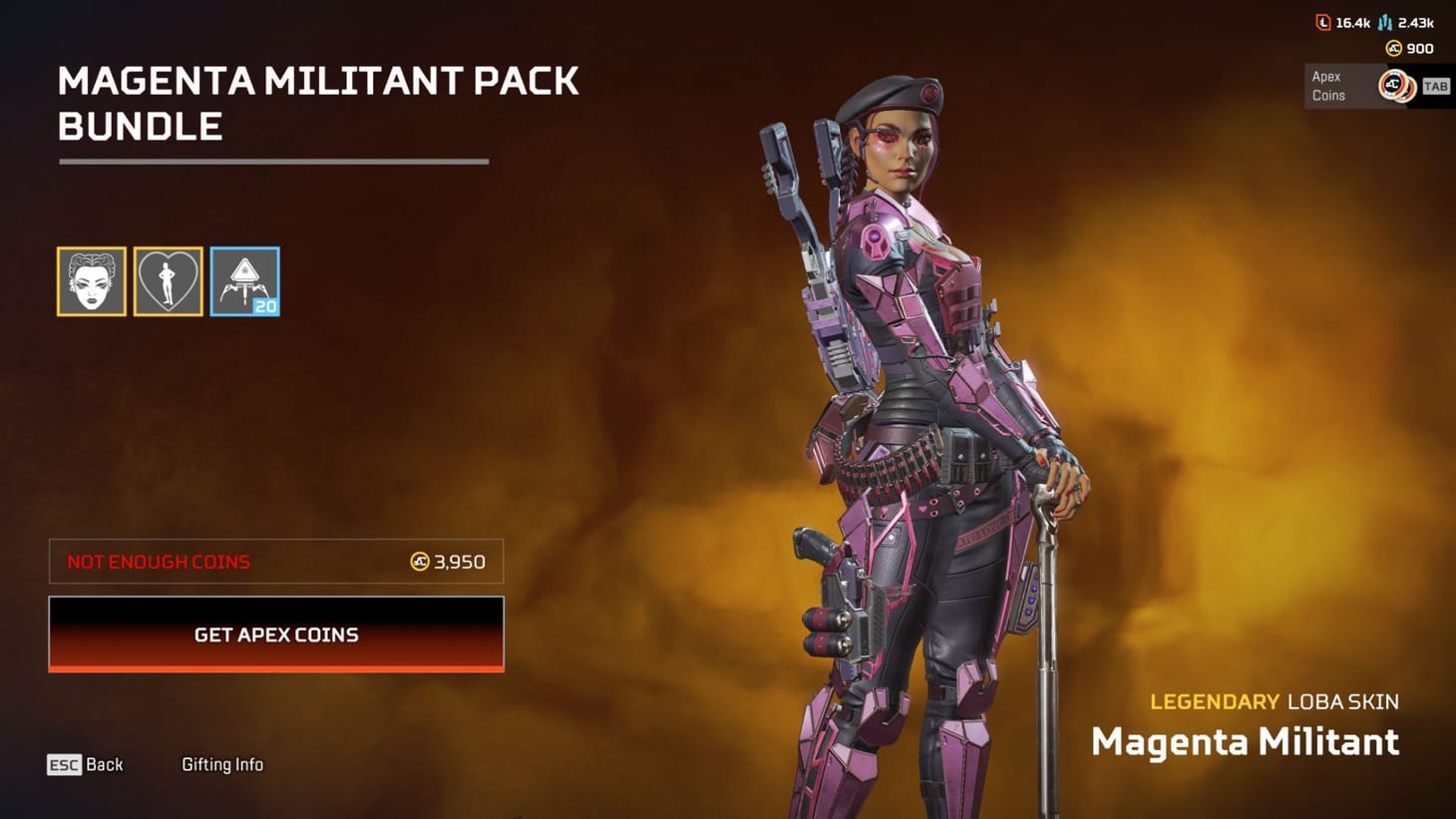Open Gifting Info at the bottom
The image size is (1456, 819).
[221, 764]
